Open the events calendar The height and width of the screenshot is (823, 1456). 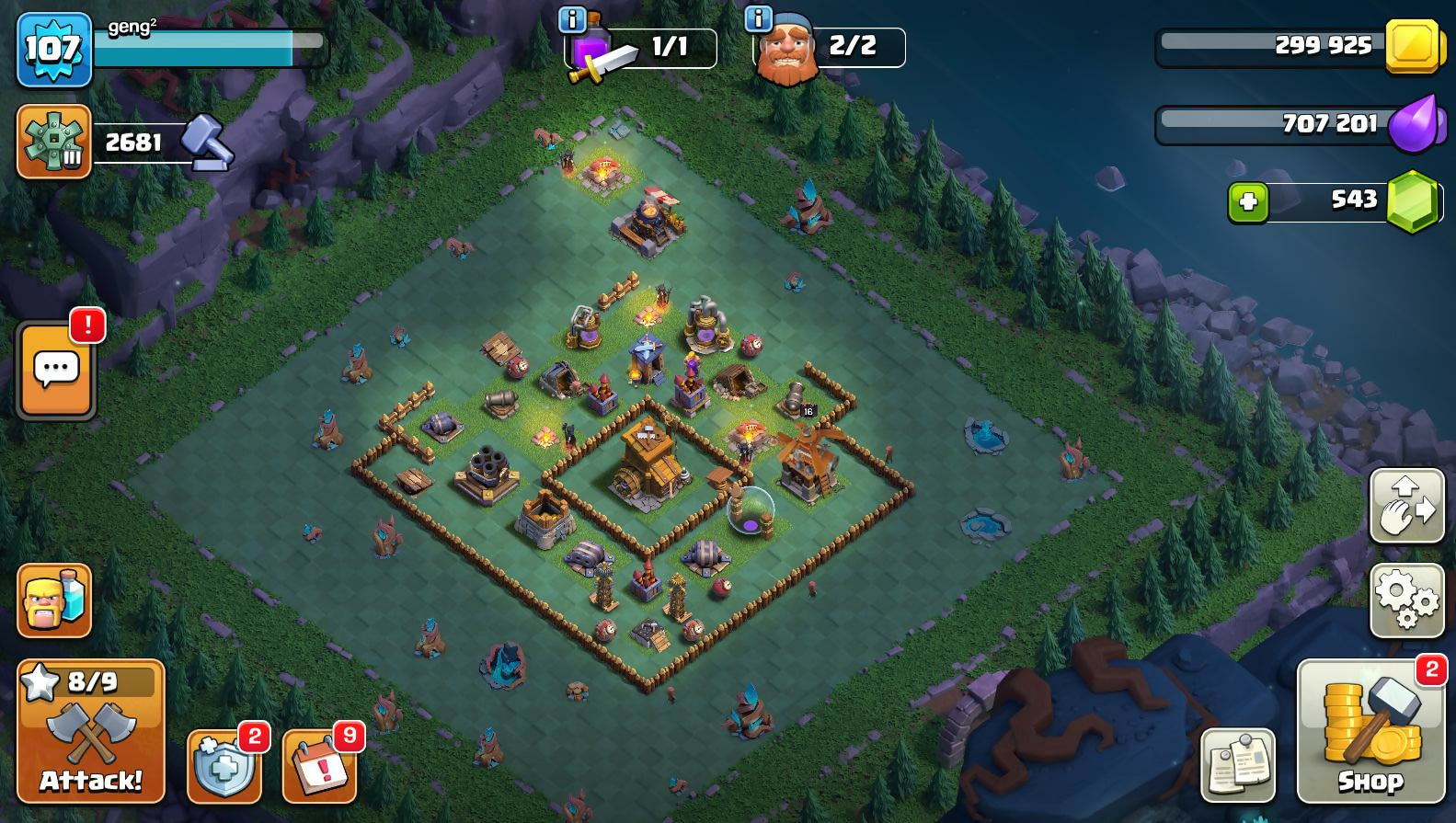(x=319, y=766)
